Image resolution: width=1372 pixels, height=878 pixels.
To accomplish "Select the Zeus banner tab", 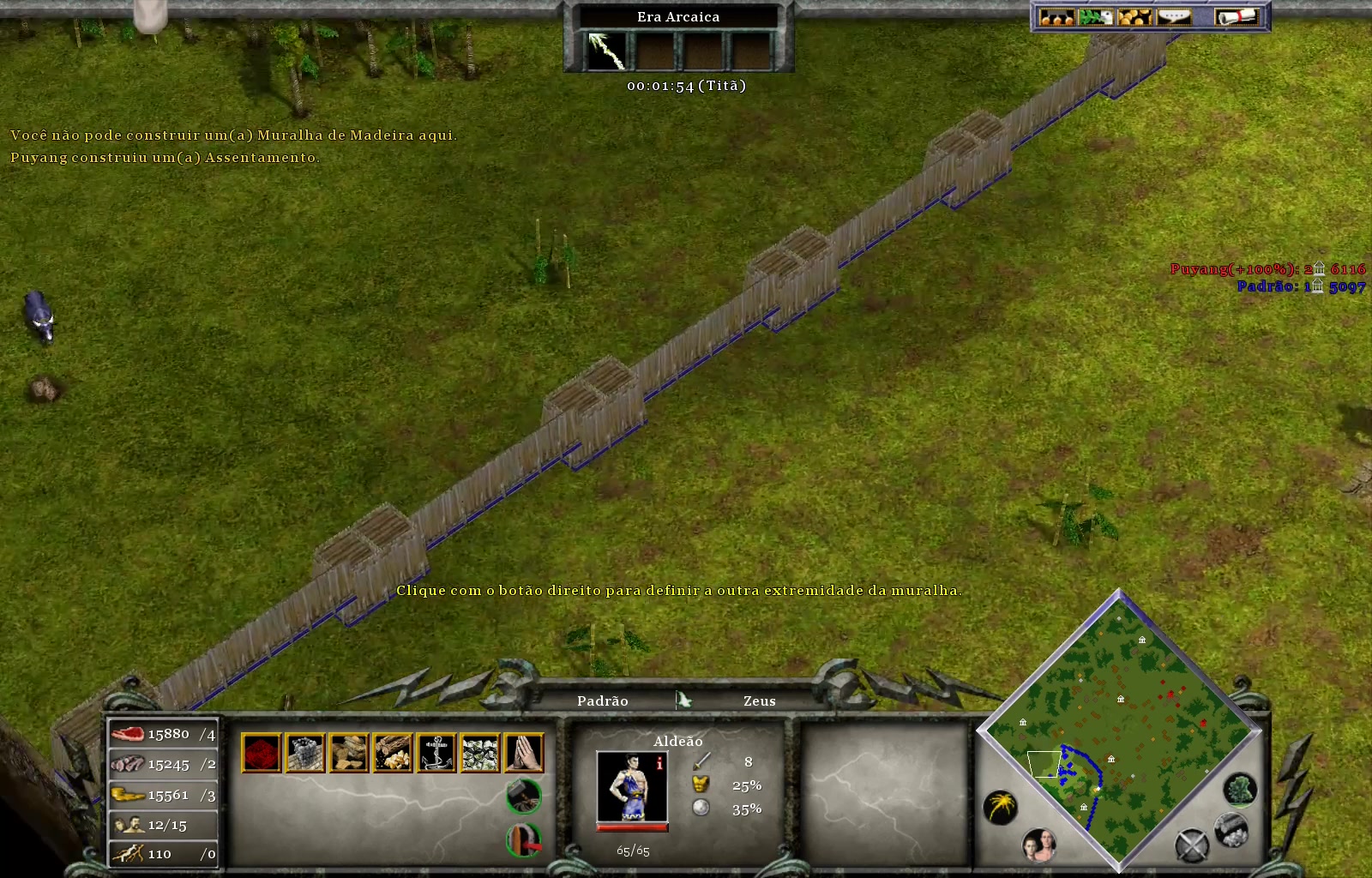I will (x=759, y=701).
